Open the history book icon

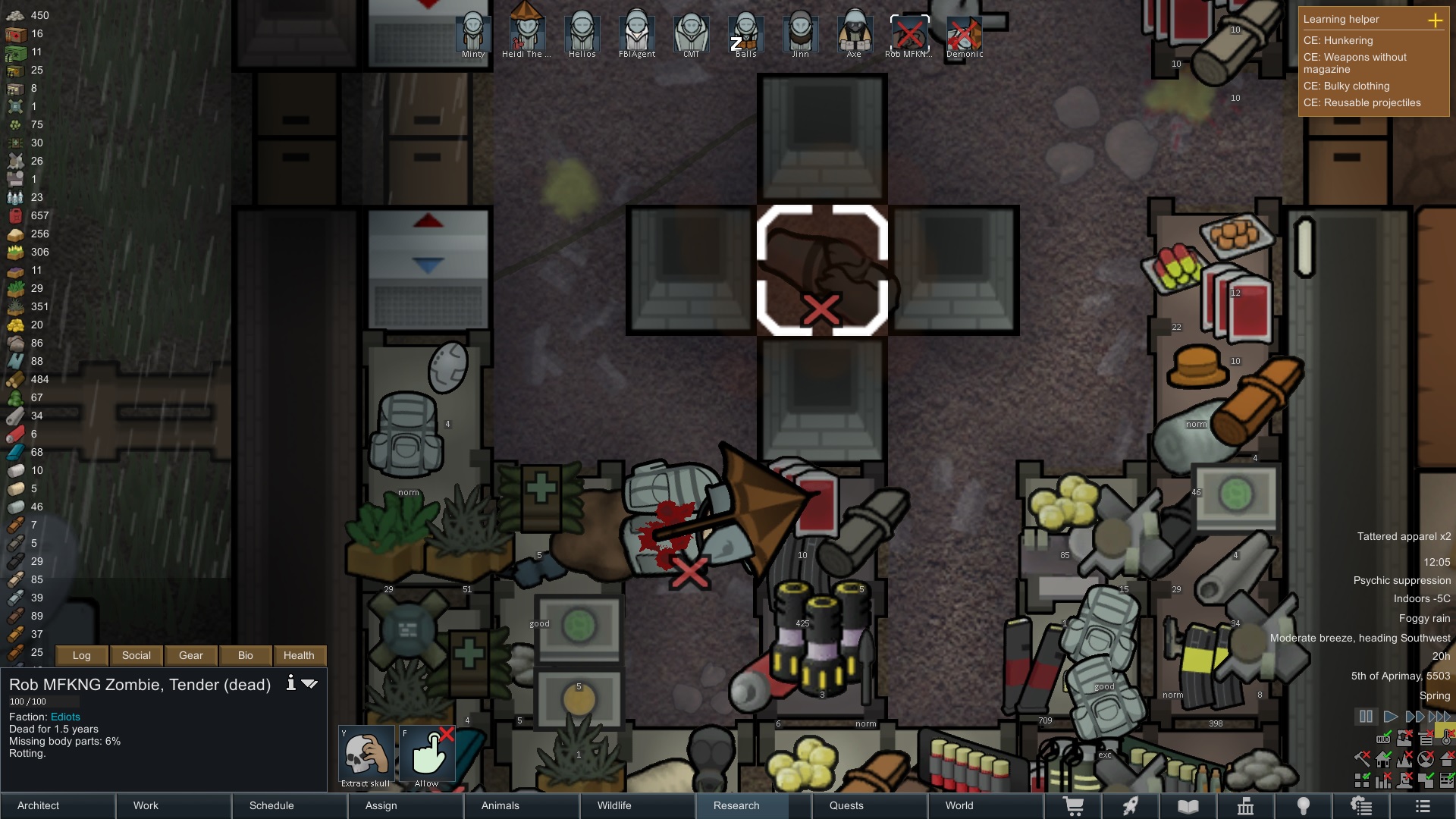click(1189, 806)
